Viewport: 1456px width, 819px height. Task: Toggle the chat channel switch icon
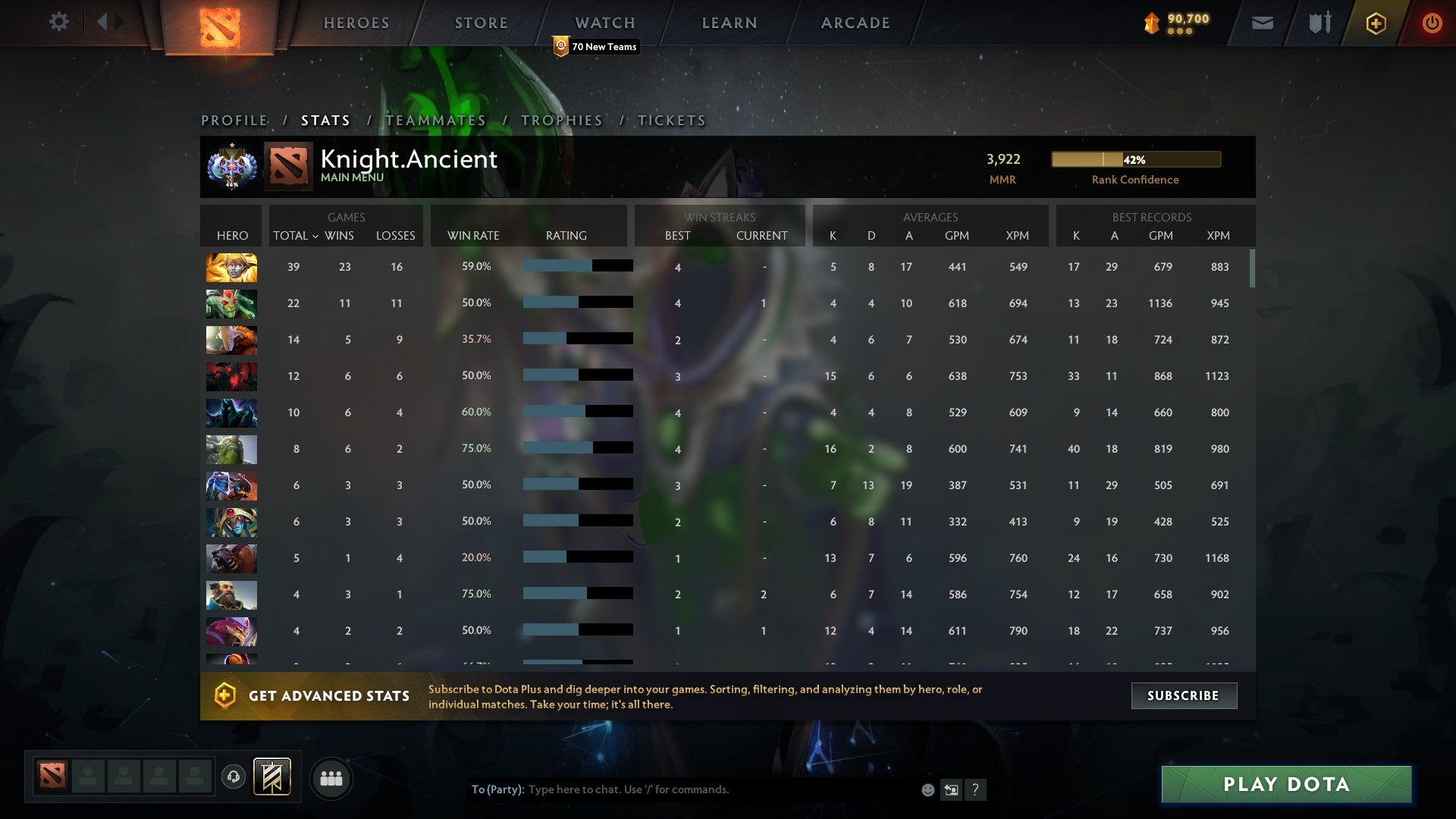951,789
